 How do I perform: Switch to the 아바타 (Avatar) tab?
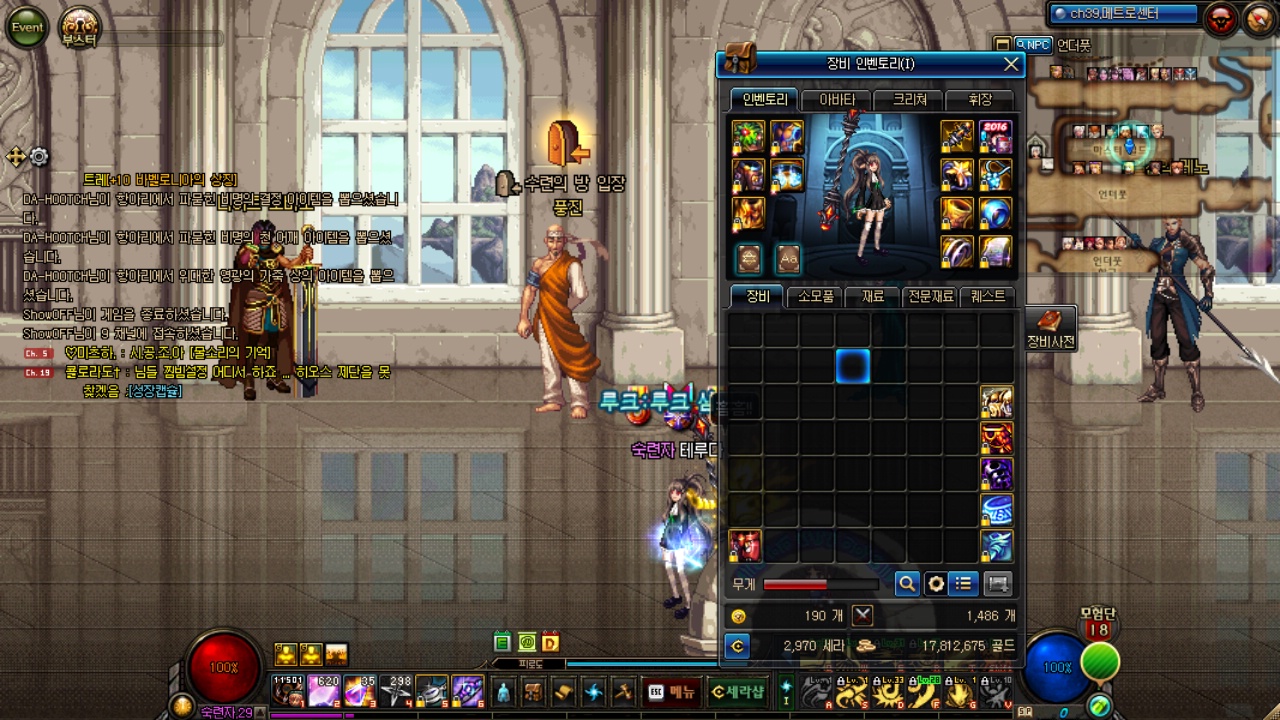[x=837, y=100]
